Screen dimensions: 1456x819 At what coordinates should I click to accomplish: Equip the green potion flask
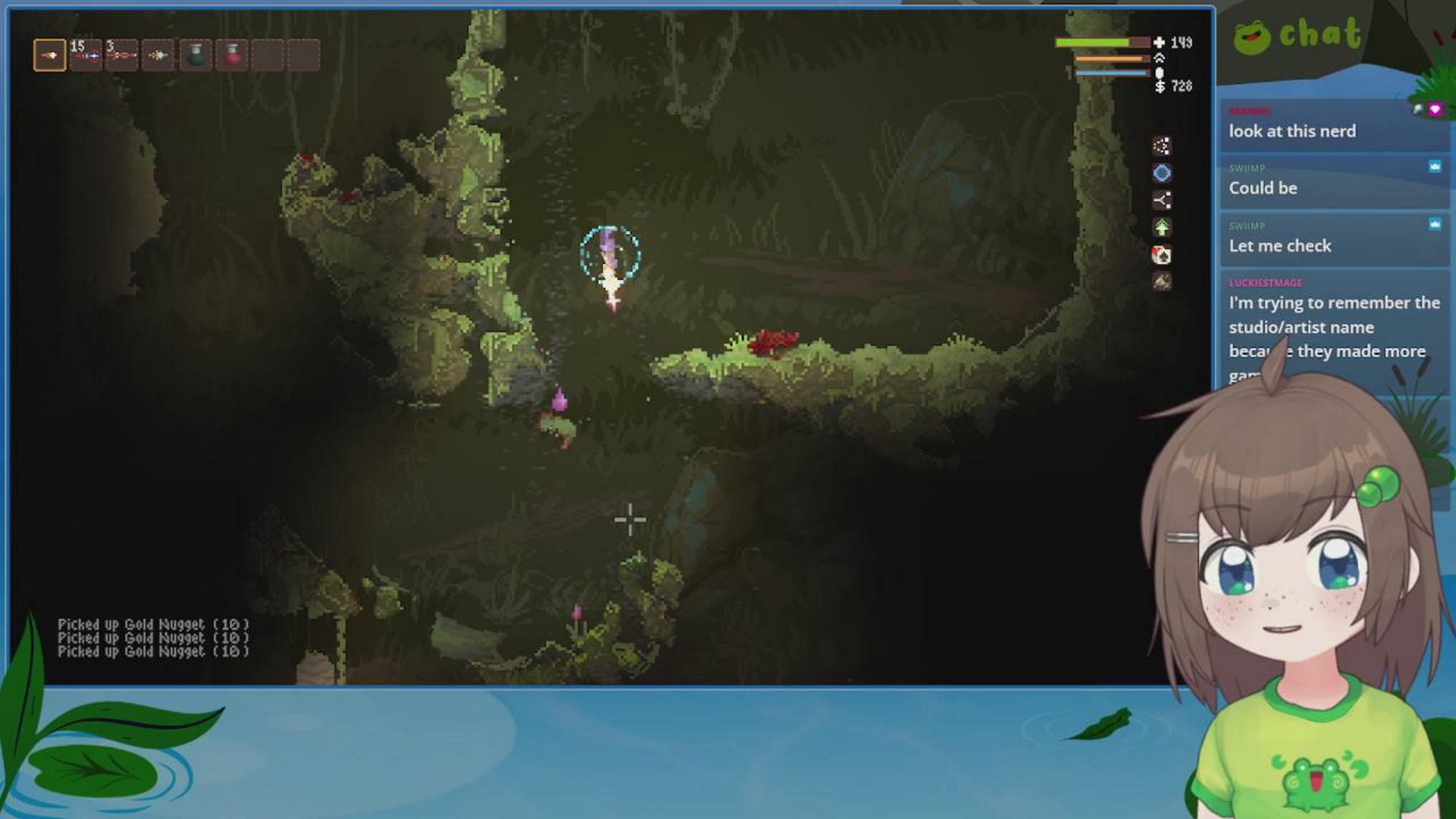[196, 55]
